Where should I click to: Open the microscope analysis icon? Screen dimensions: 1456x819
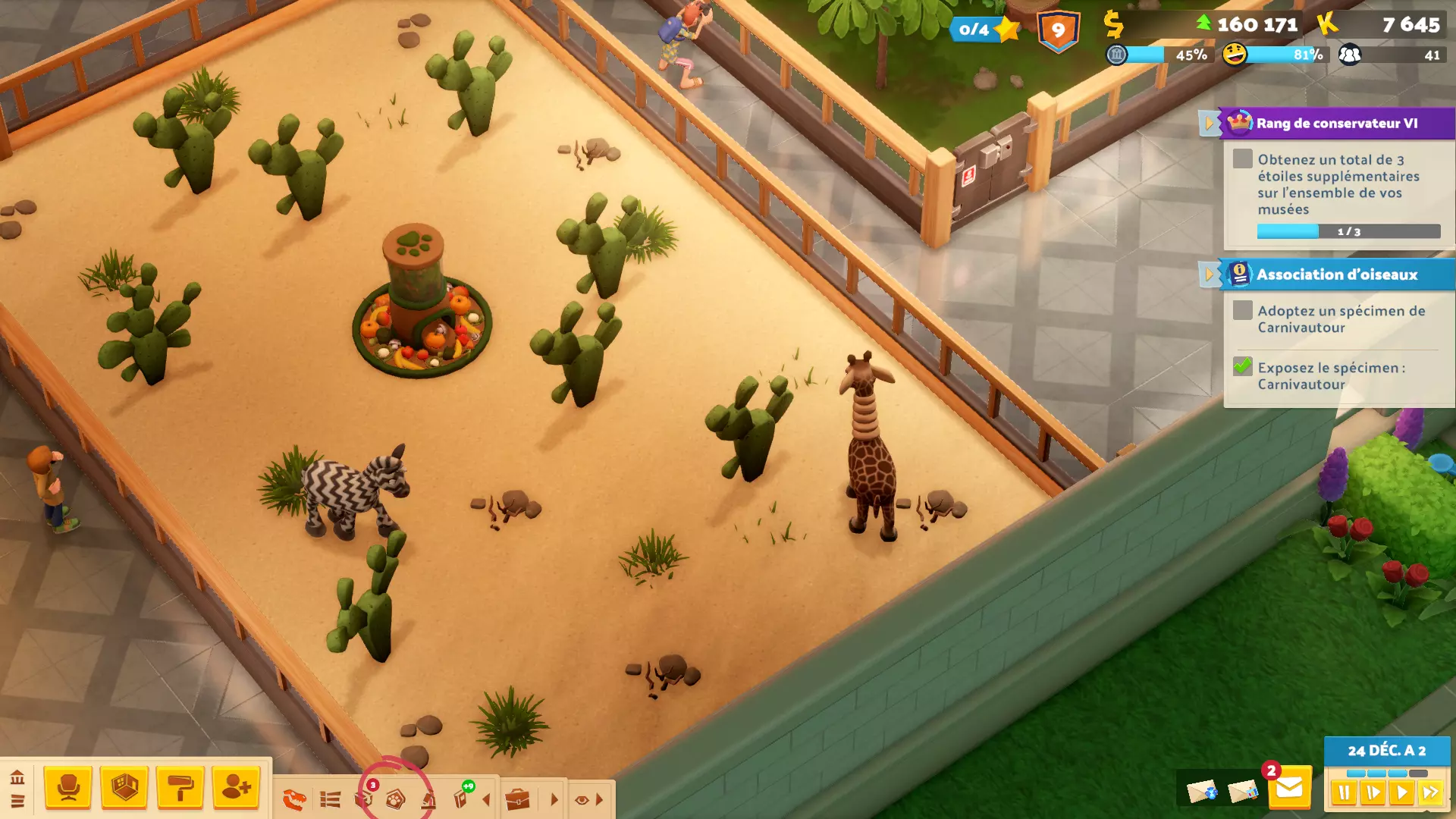[x=429, y=799]
